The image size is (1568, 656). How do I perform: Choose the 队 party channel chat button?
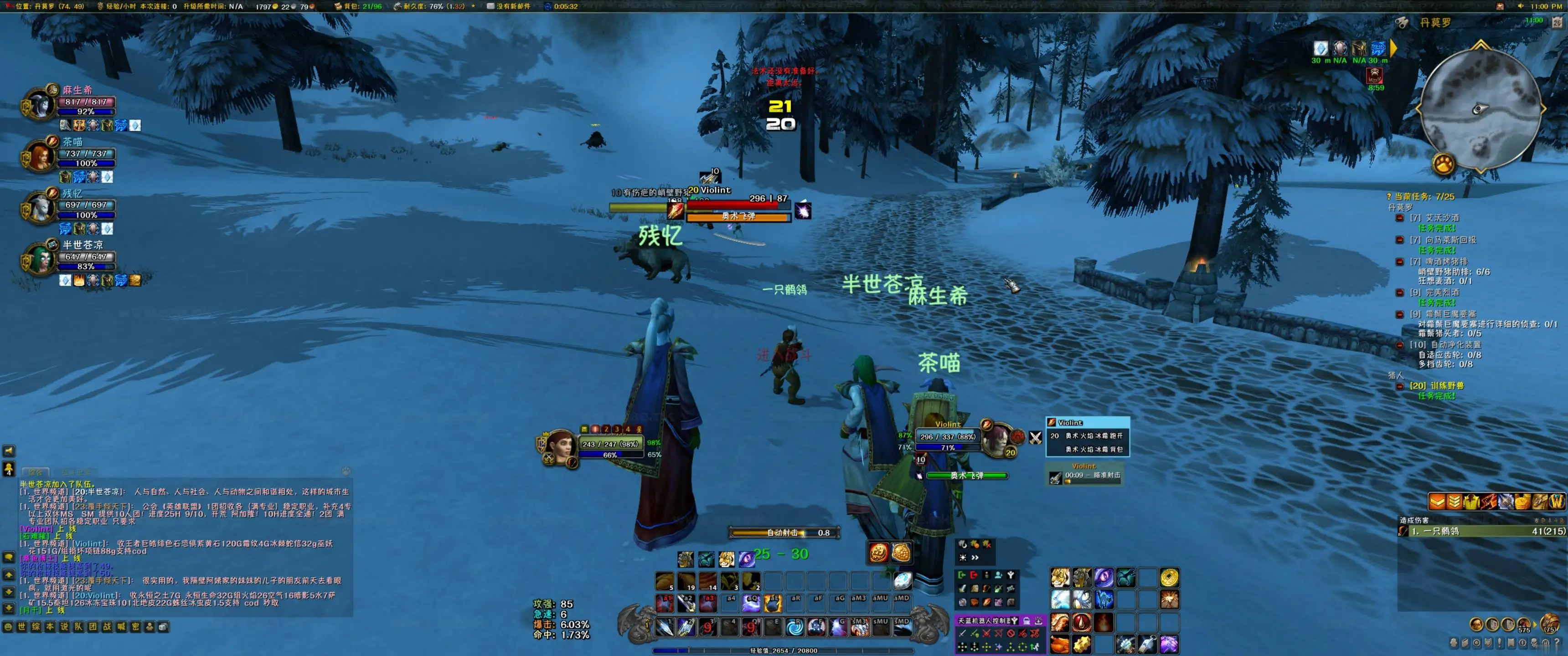pos(78,626)
